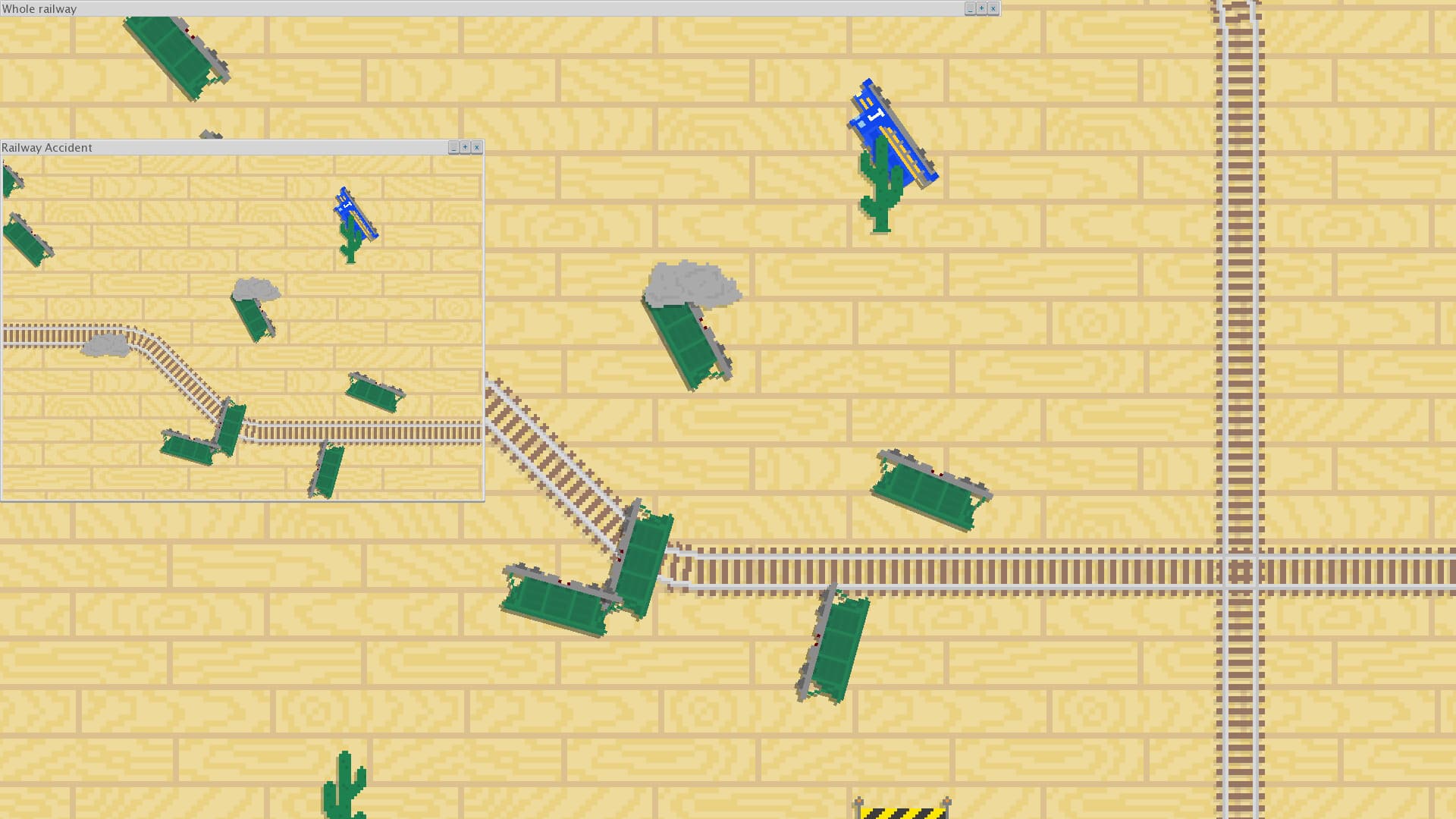Expand the Whole railway window with its plus button
Viewport: 1456px width, 819px height.
coord(981,8)
